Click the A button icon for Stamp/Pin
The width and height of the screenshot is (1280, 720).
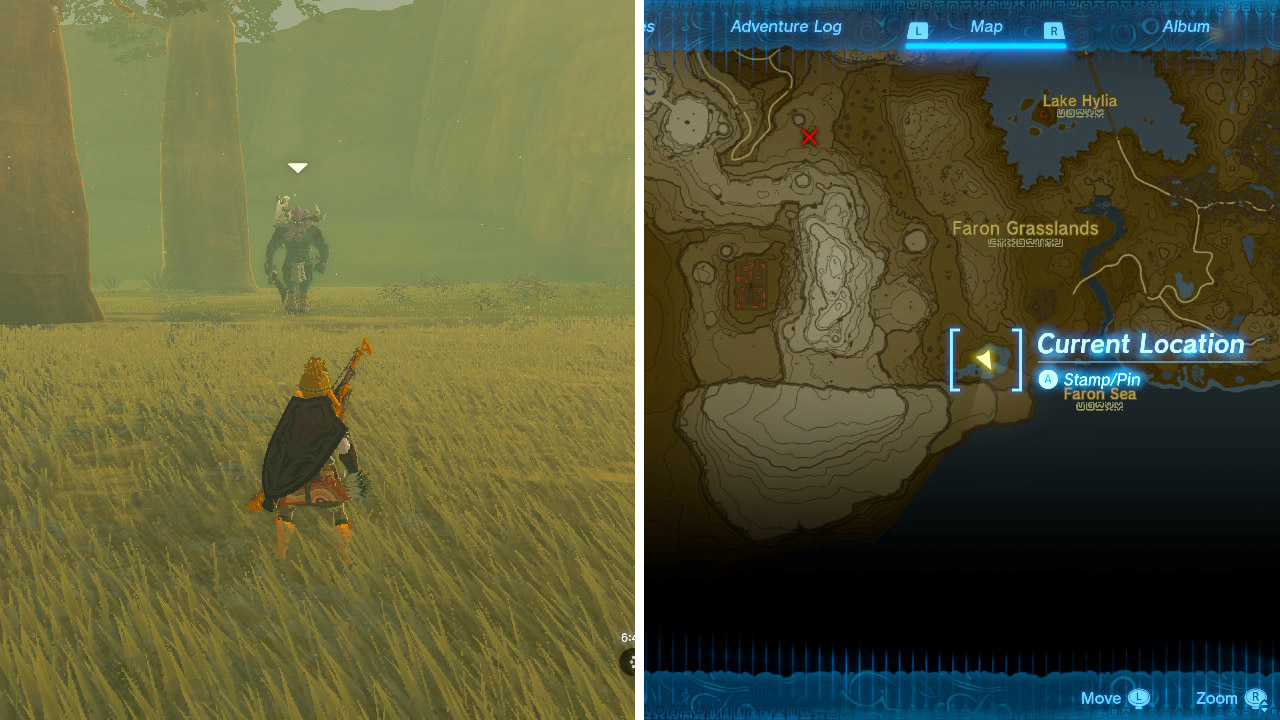[x=1048, y=380]
